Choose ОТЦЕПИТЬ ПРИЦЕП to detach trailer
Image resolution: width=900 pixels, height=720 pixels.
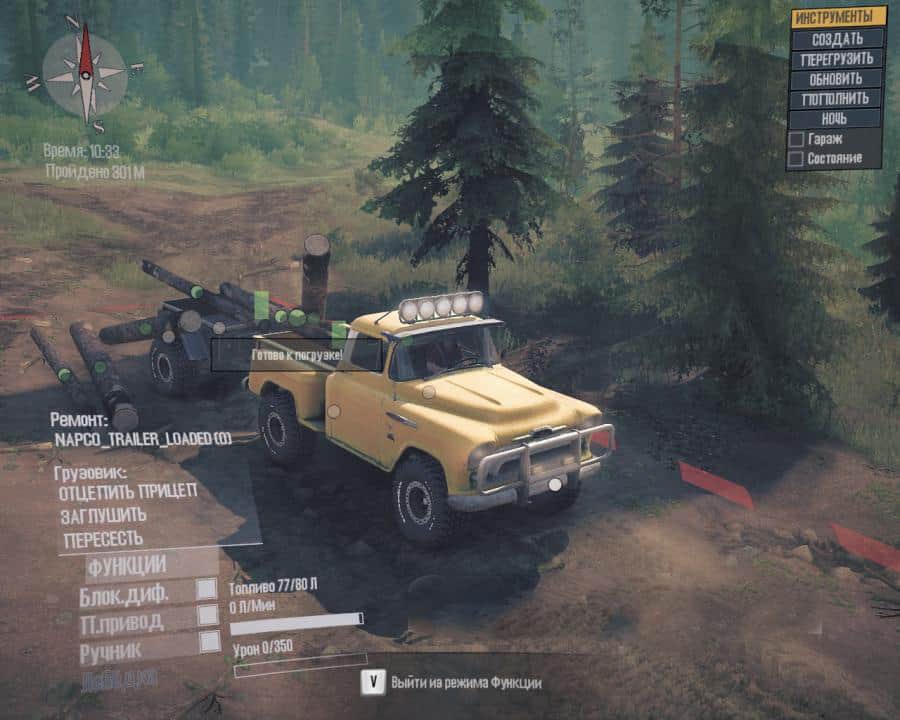[x=128, y=491]
